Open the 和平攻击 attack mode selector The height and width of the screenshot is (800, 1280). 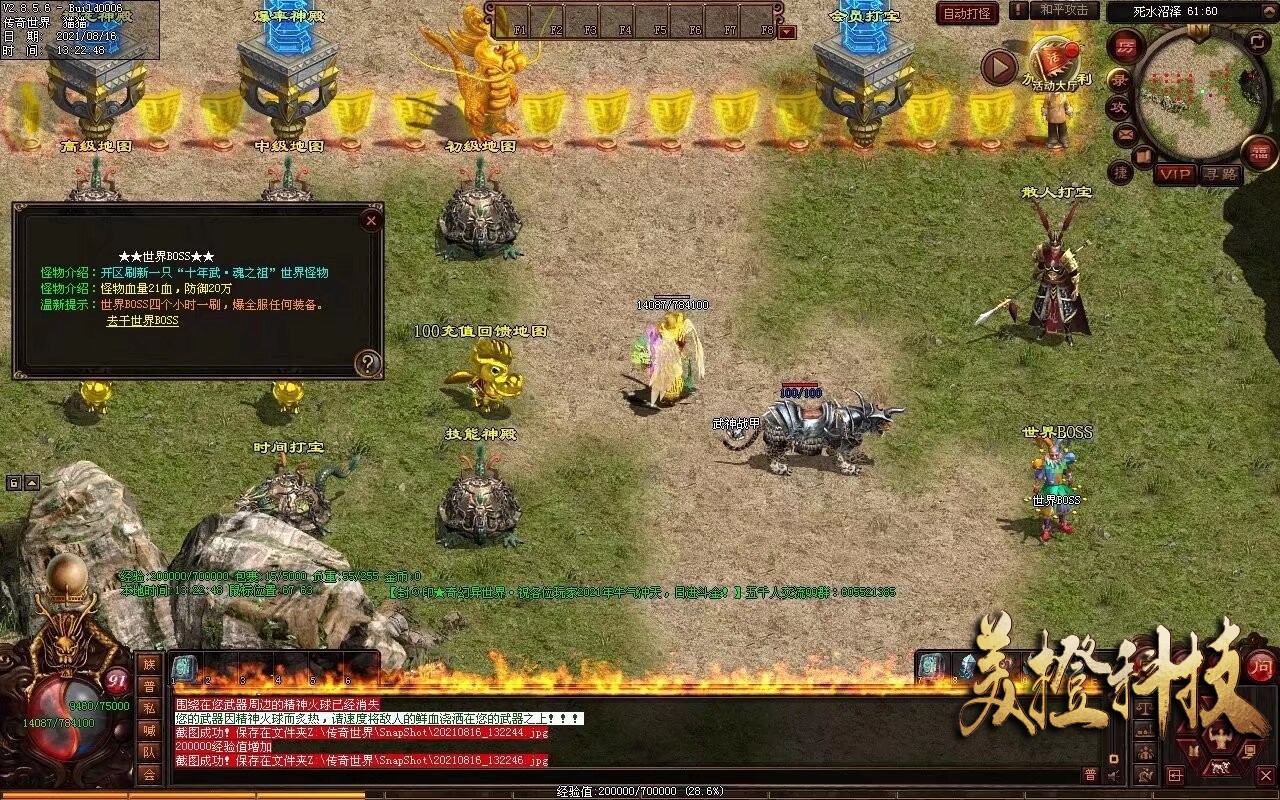(1067, 12)
